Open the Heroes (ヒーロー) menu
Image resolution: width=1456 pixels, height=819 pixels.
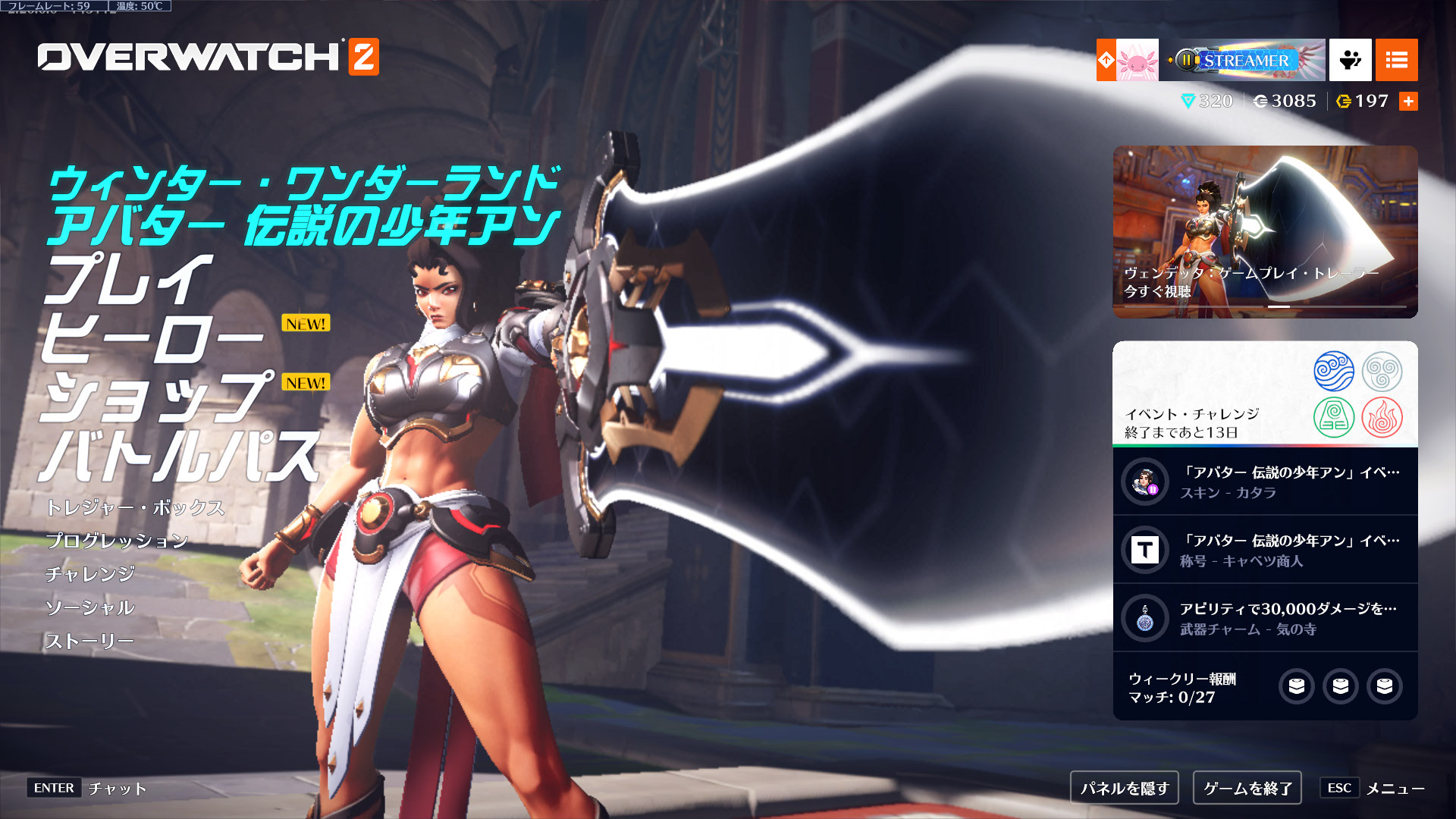point(152,338)
